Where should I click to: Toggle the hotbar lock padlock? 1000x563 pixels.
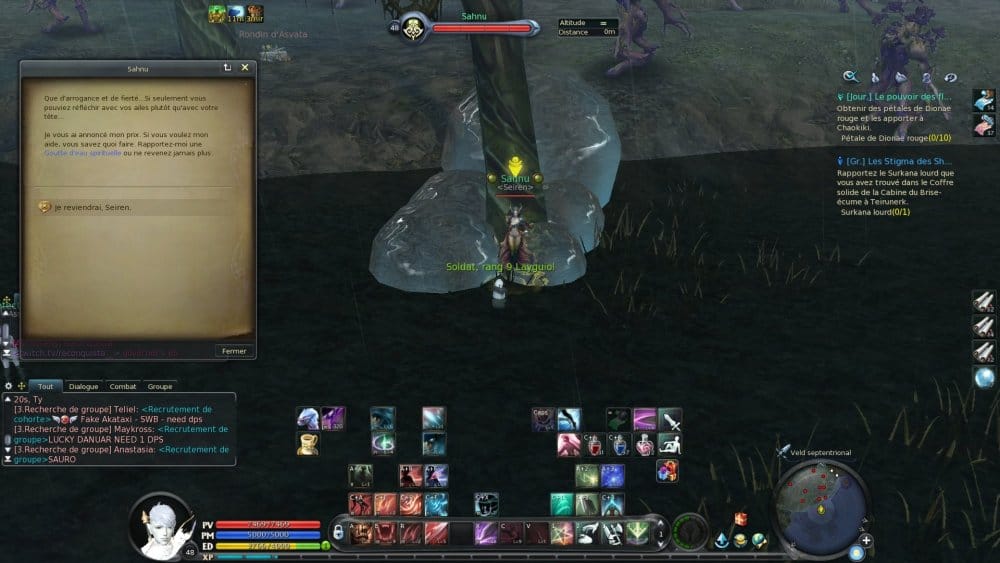pyautogui.click(x=340, y=531)
